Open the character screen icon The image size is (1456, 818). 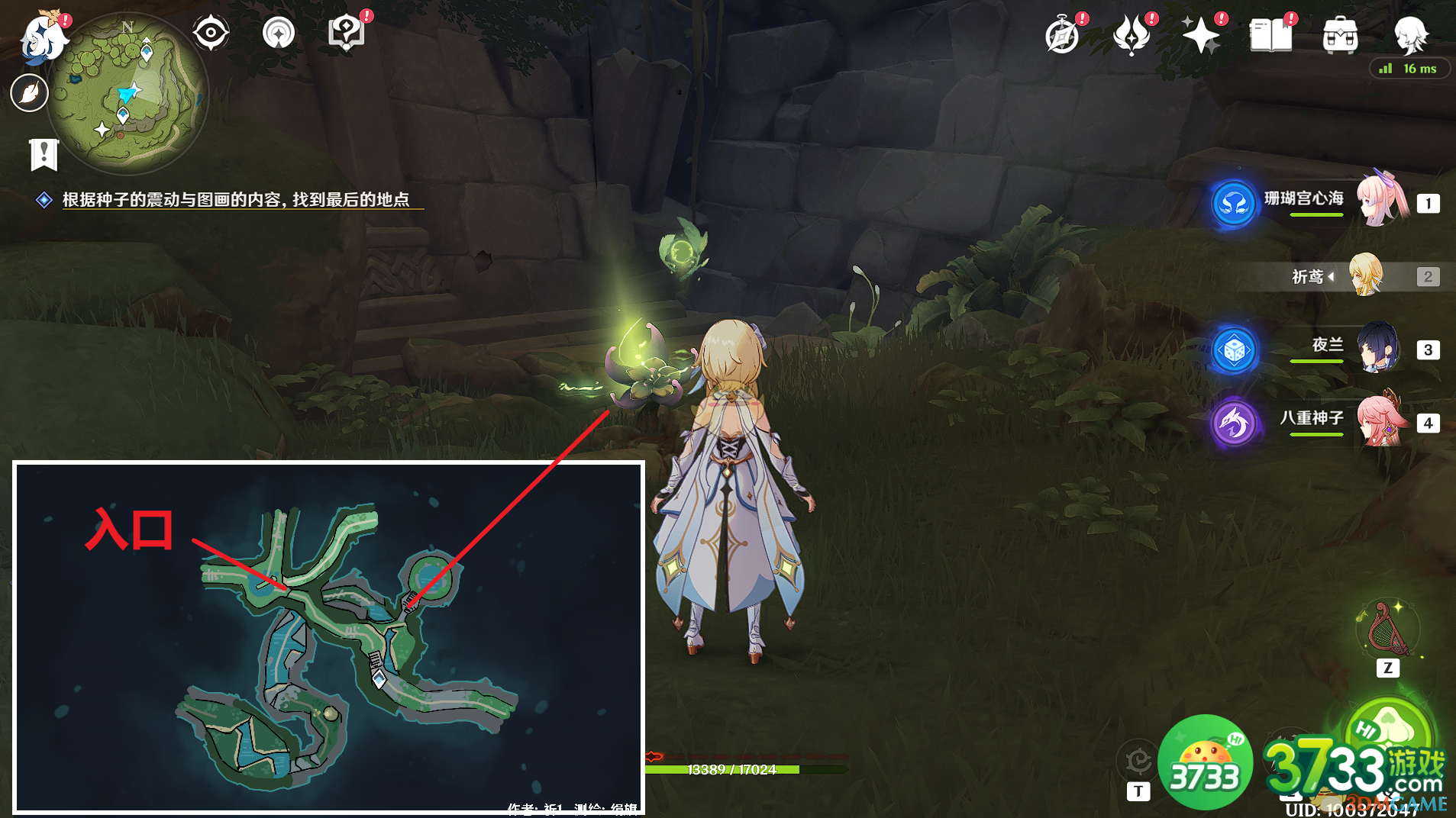click(x=1409, y=34)
